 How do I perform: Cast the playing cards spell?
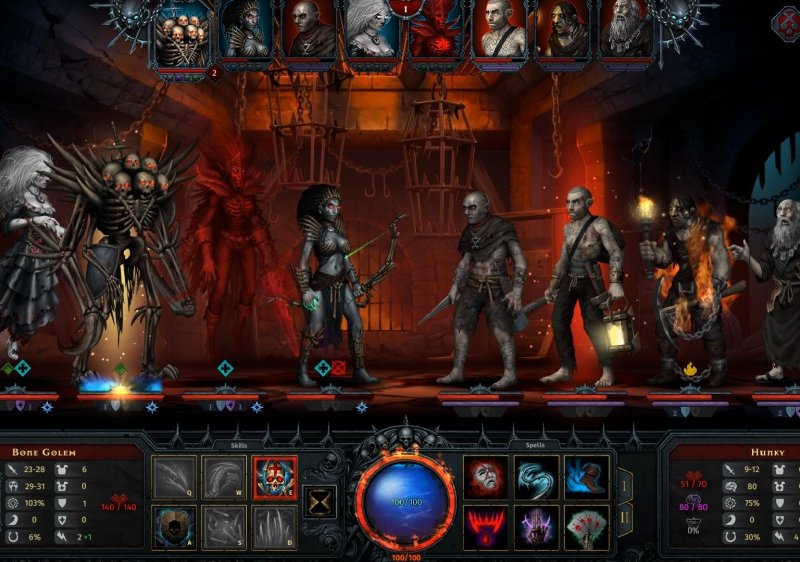point(587,526)
